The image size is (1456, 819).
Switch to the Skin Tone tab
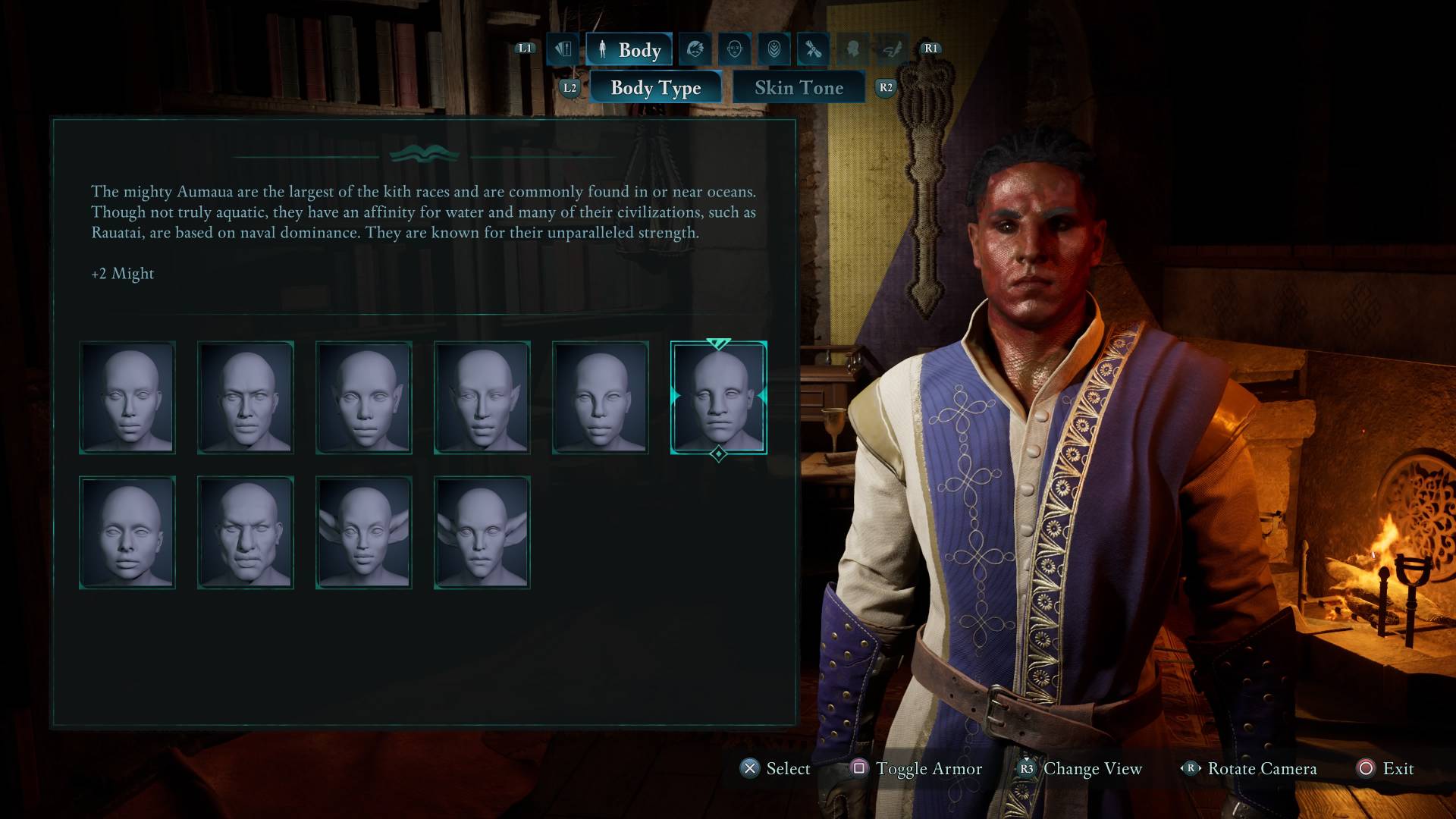(x=798, y=87)
